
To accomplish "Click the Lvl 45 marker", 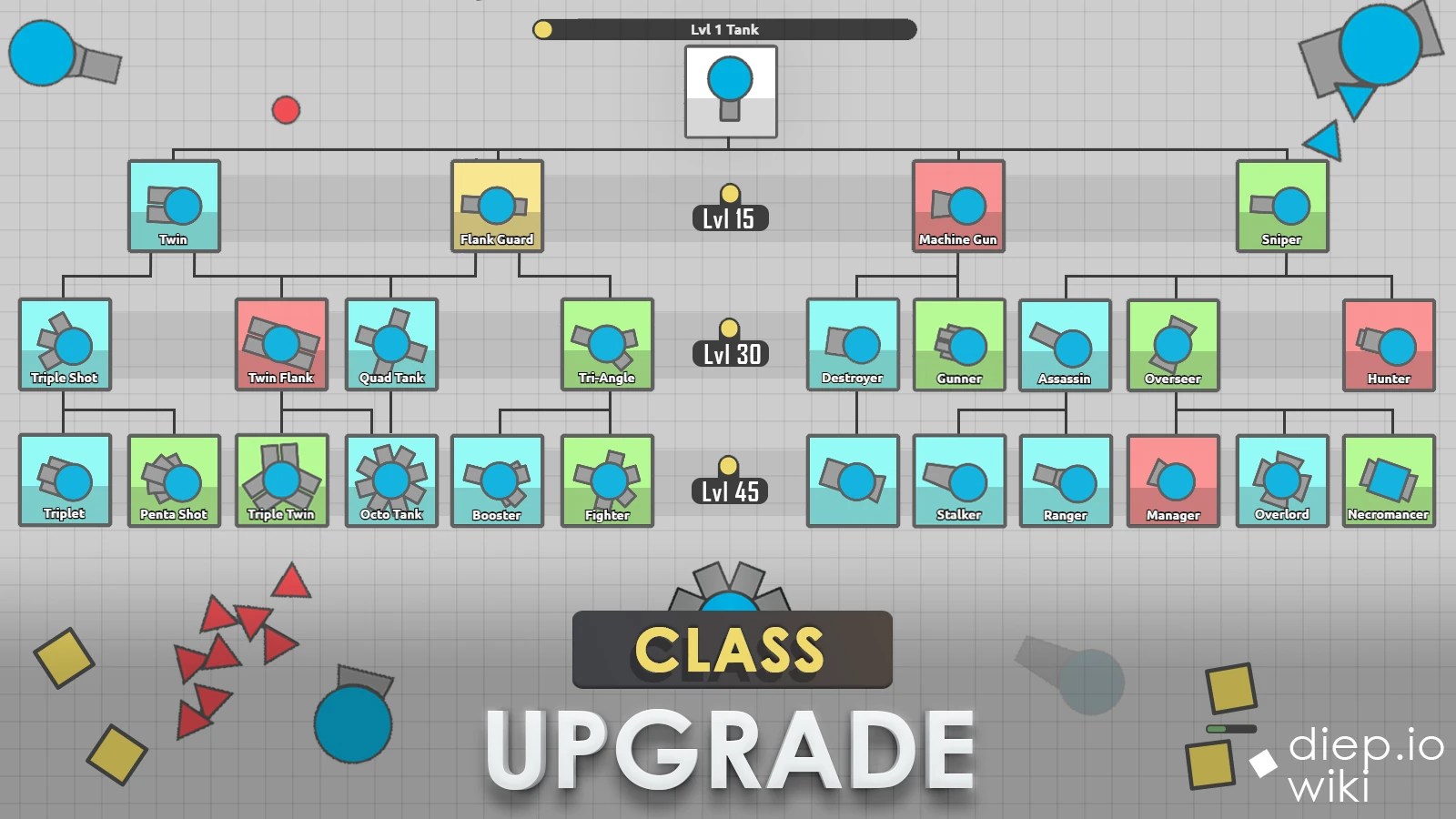I will coord(729,491).
